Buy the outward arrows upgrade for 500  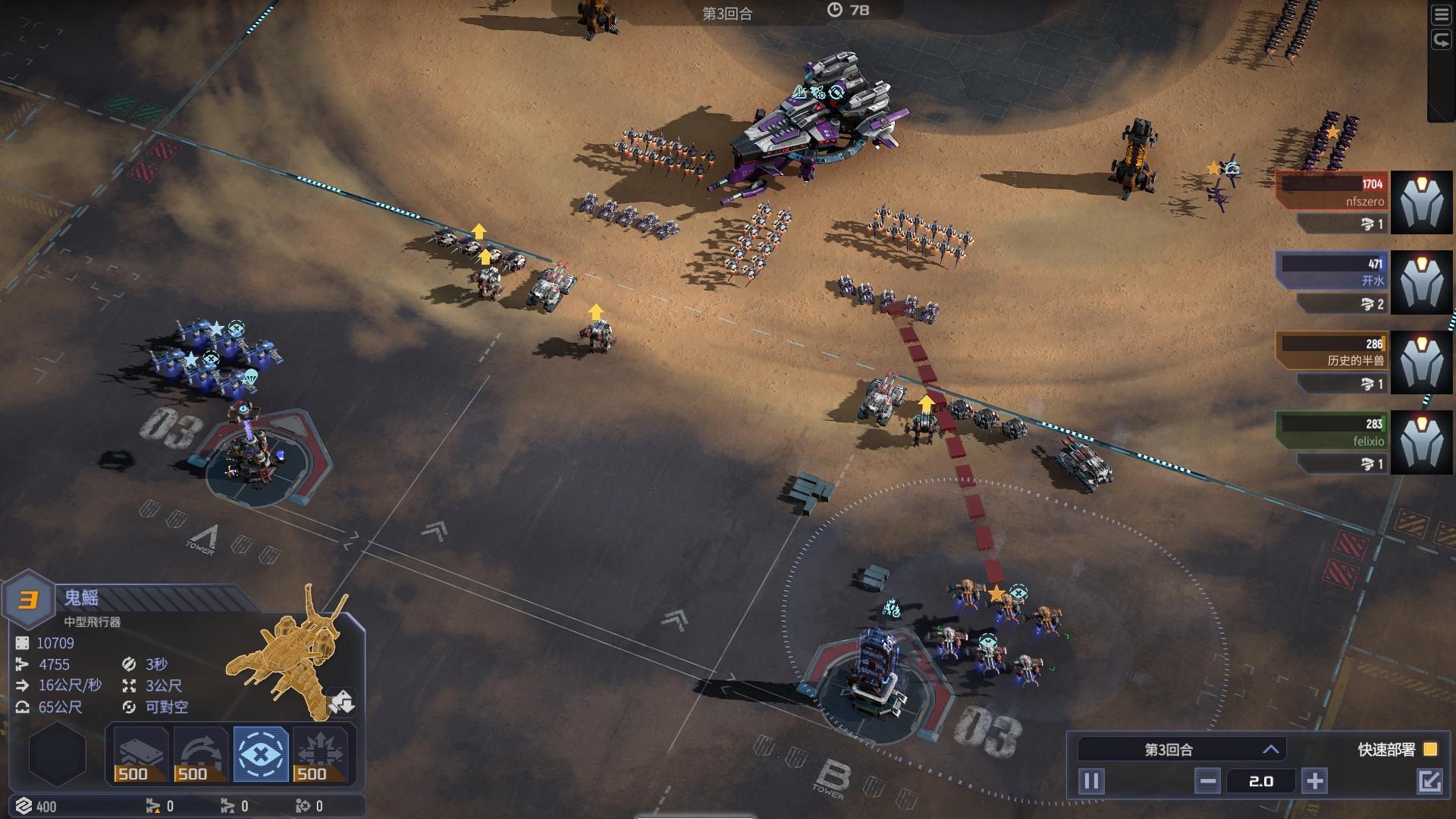(320, 754)
